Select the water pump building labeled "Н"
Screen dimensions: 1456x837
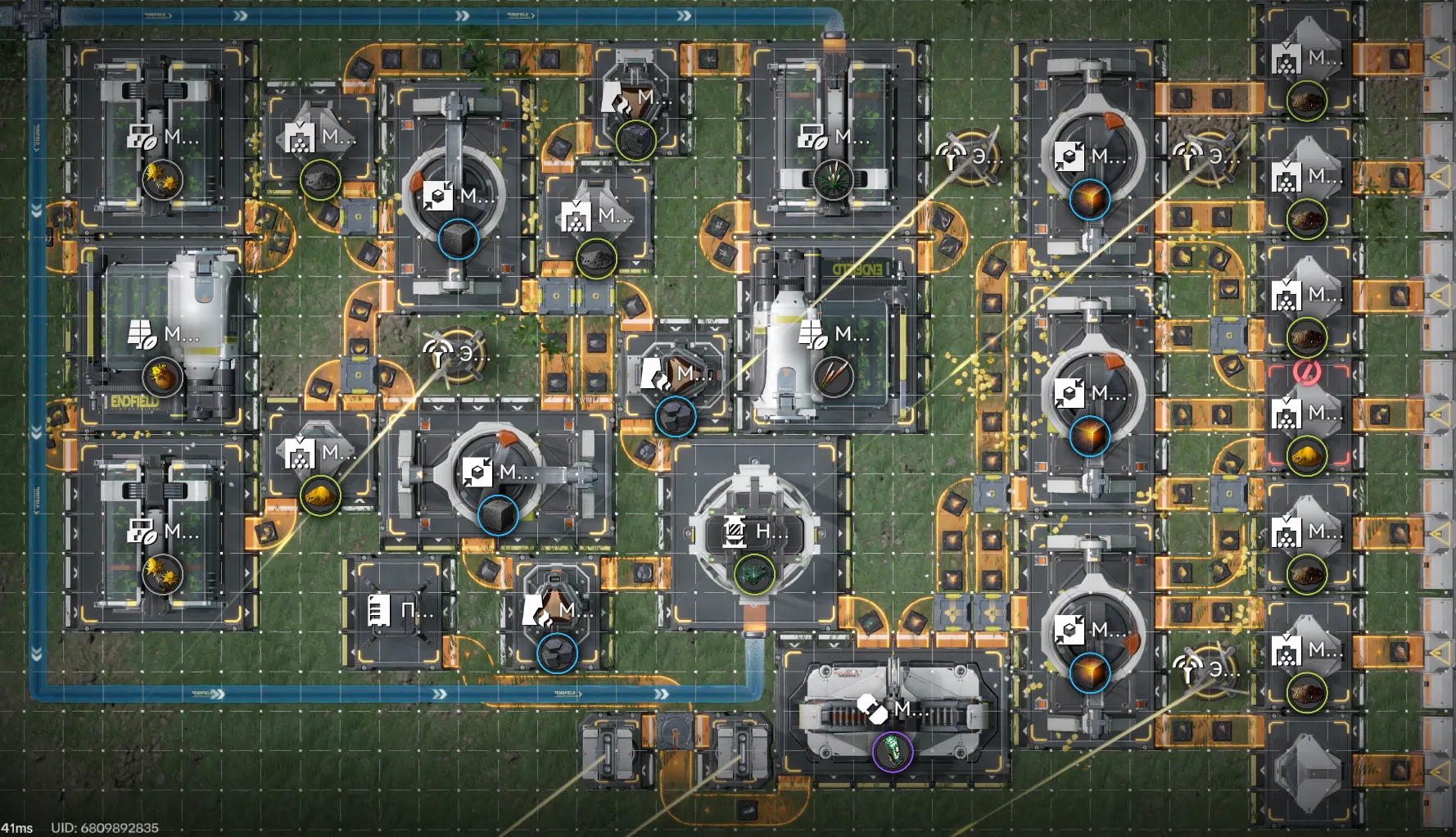coord(737,533)
